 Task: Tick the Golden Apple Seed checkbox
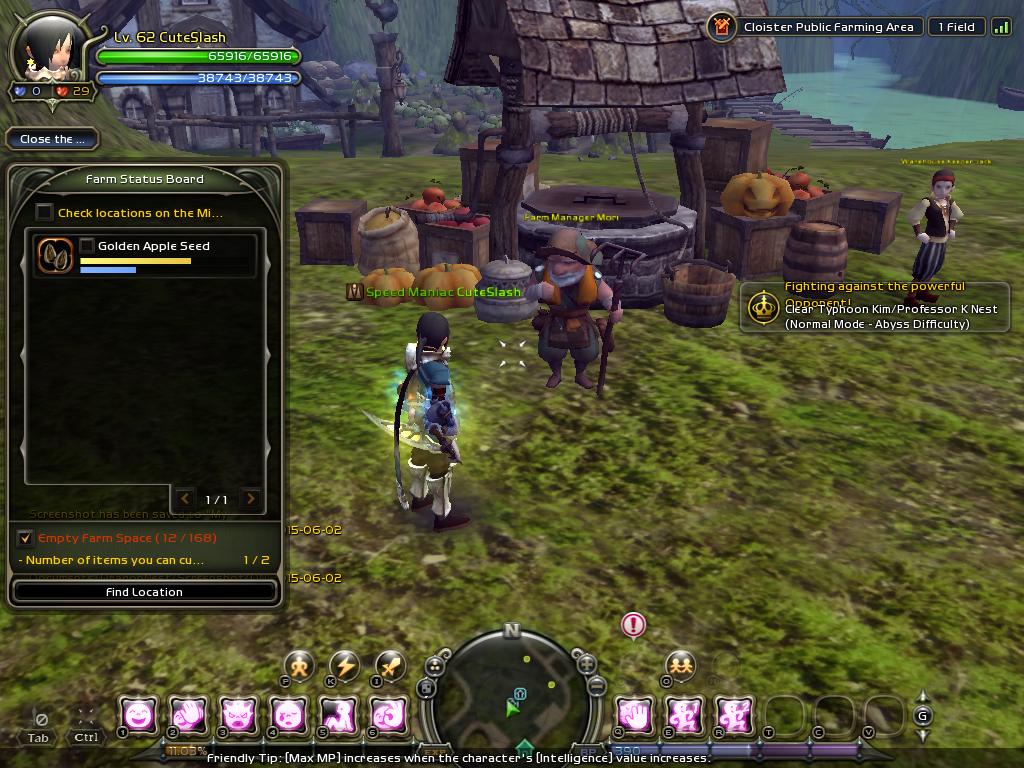tap(87, 246)
